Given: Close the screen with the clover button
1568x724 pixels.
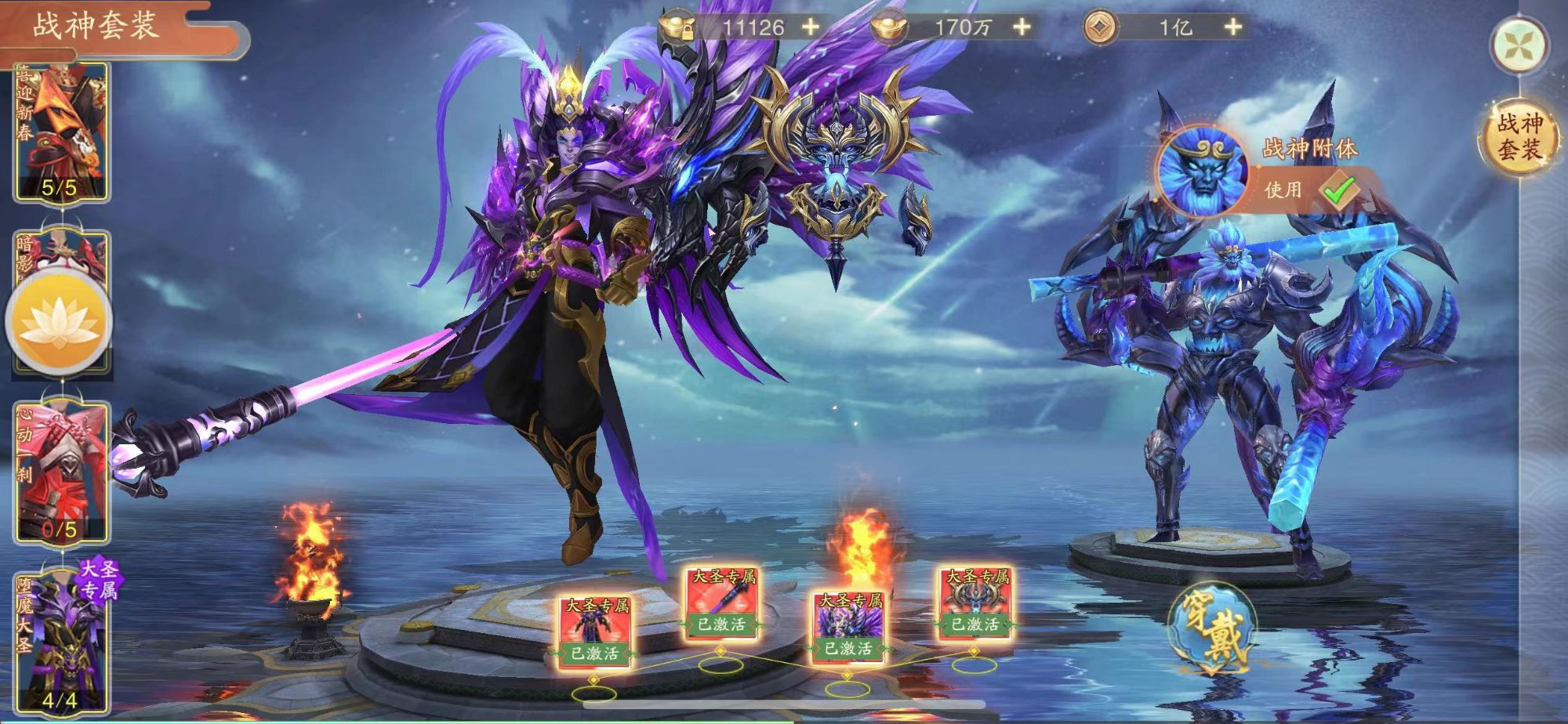Looking at the screenshot, I should (x=1520, y=45).
